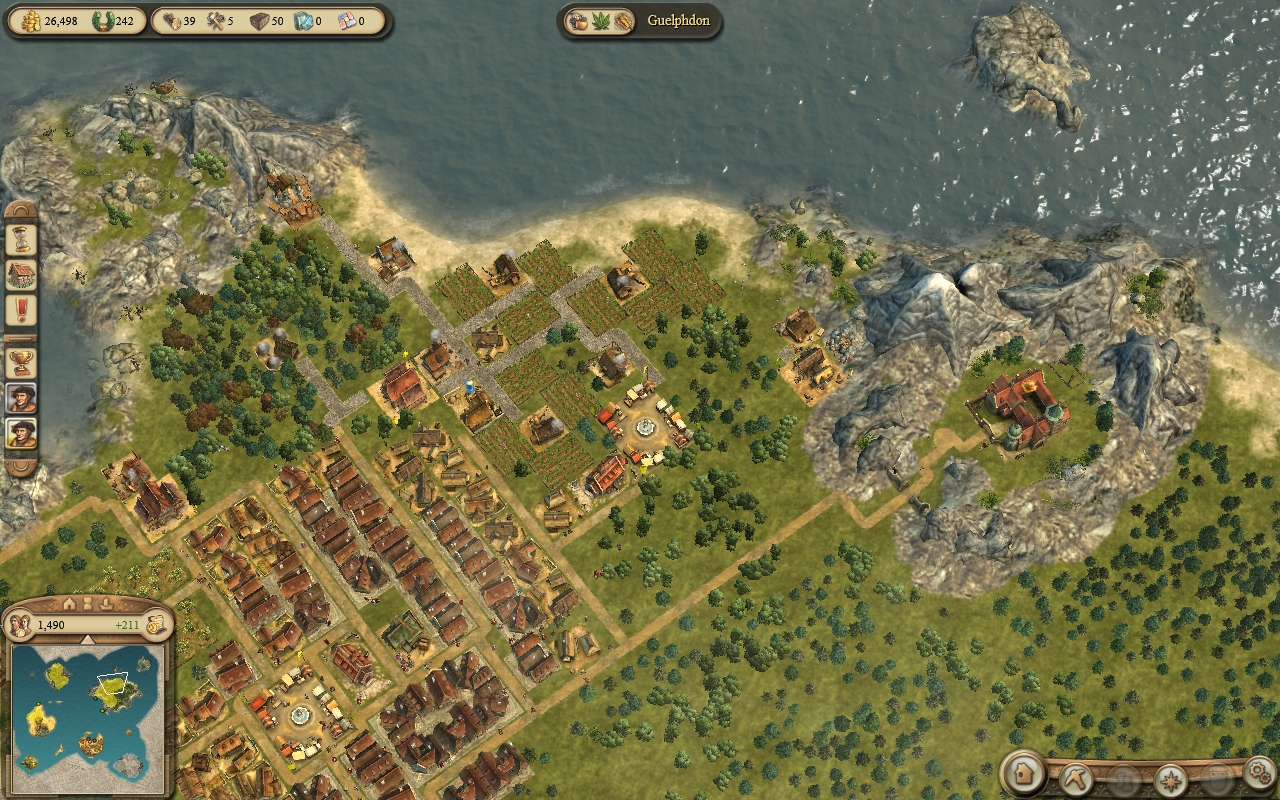The height and width of the screenshot is (800, 1280).
Task: Switch to the house tab above minimap
Action: pos(69,604)
